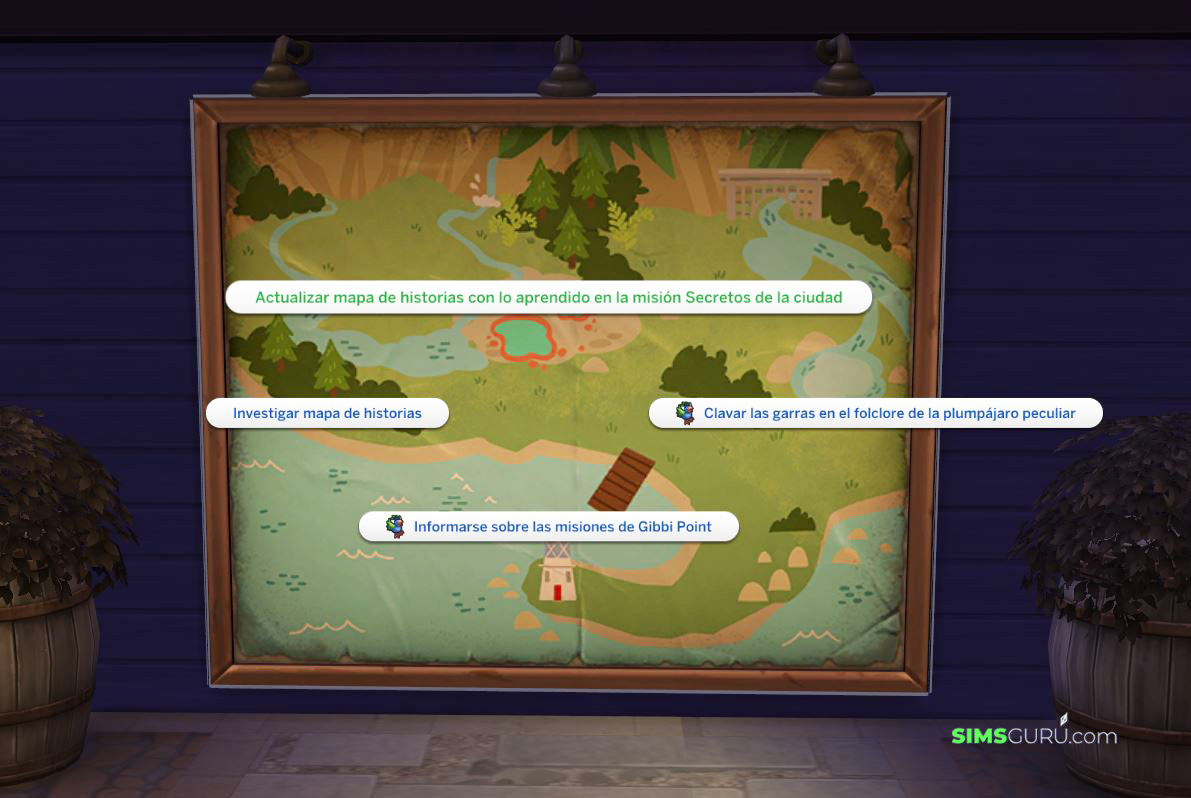Select 'Actualizar mapa de historias' interaction

tap(548, 297)
